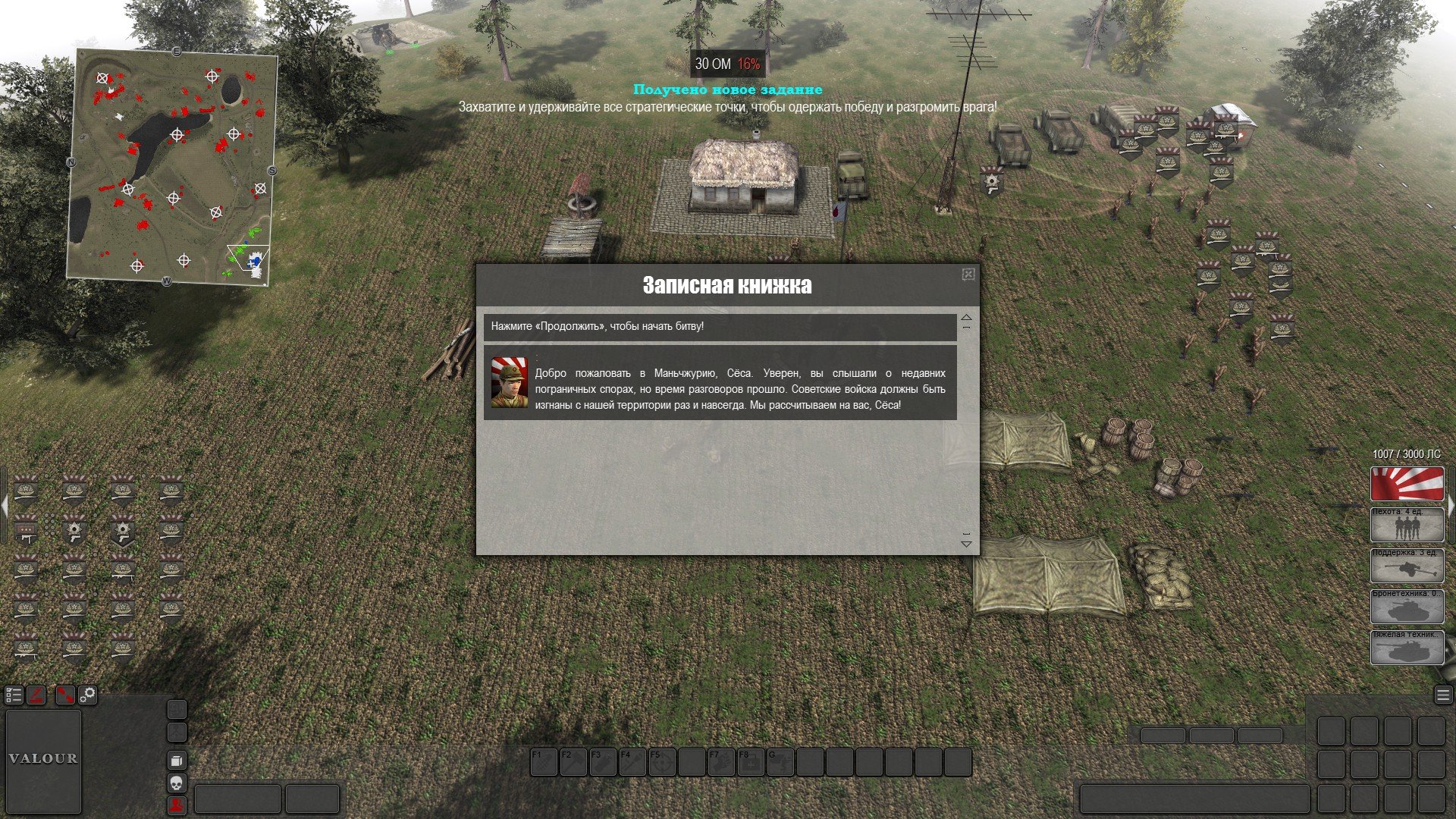Select the red soldier silhouette button
Screen dimensions: 1456x819
point(176,805)
